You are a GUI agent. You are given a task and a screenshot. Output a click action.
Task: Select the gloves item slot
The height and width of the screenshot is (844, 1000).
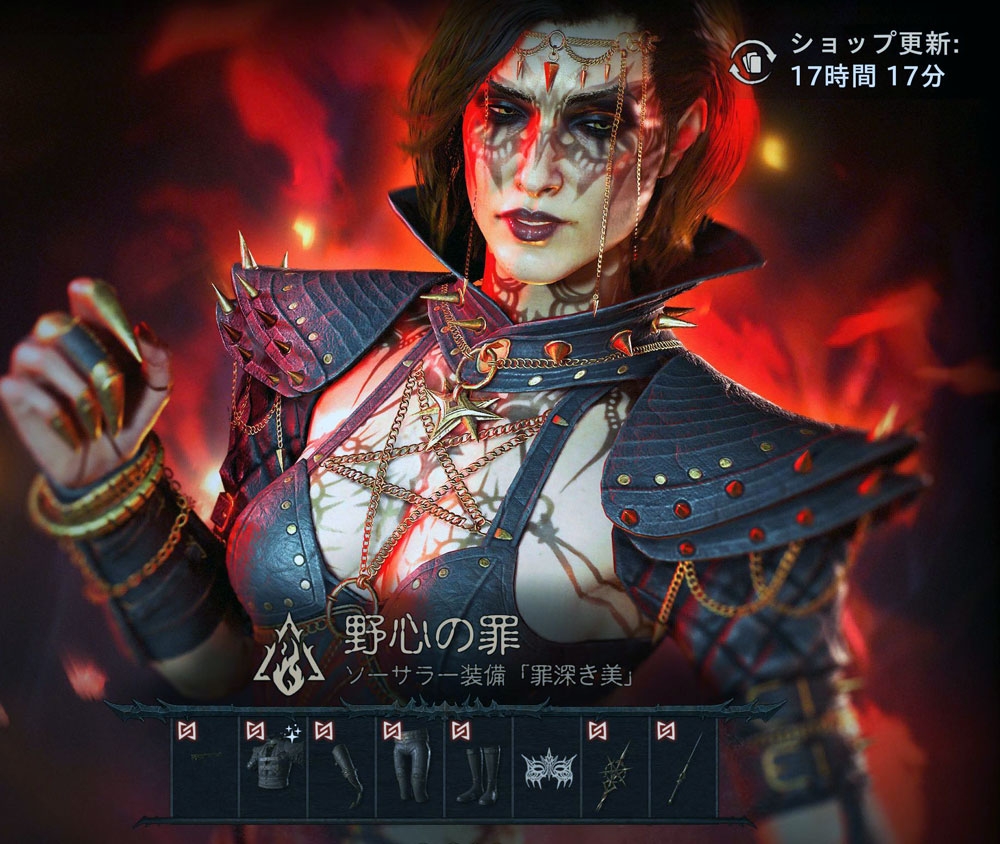pos(341,767)
